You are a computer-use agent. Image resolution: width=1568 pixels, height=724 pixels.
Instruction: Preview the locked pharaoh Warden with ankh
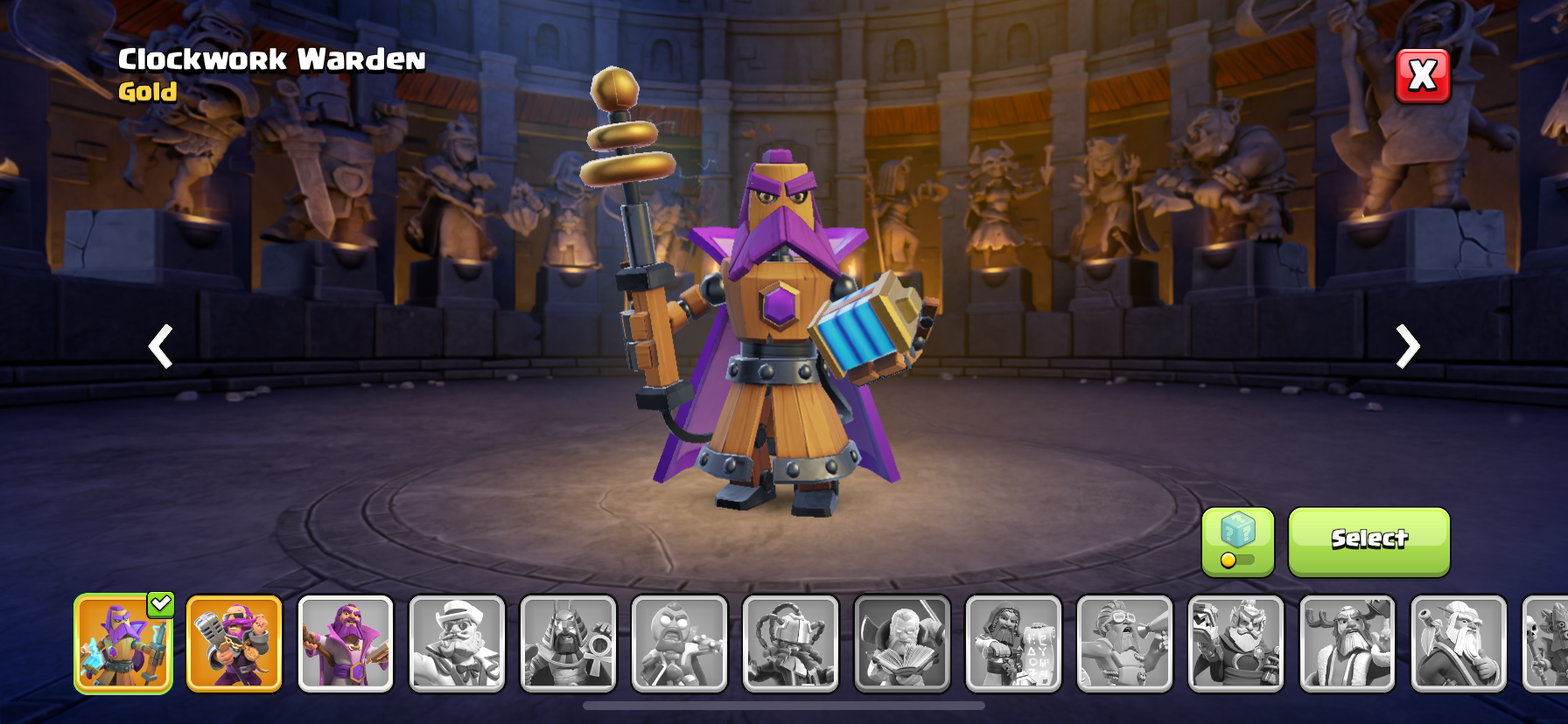(568, 644)
